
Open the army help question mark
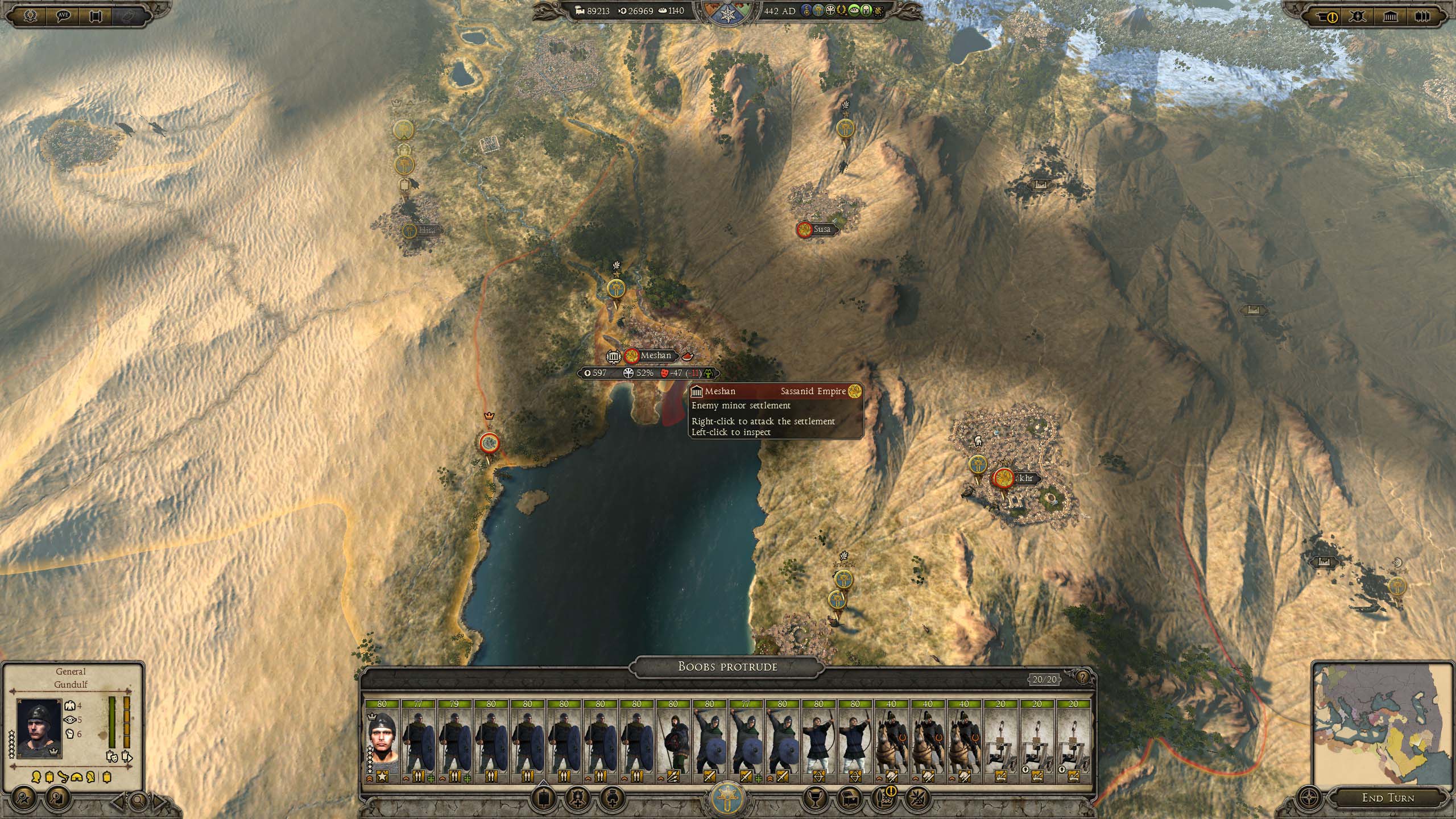tap(1081, 677)
